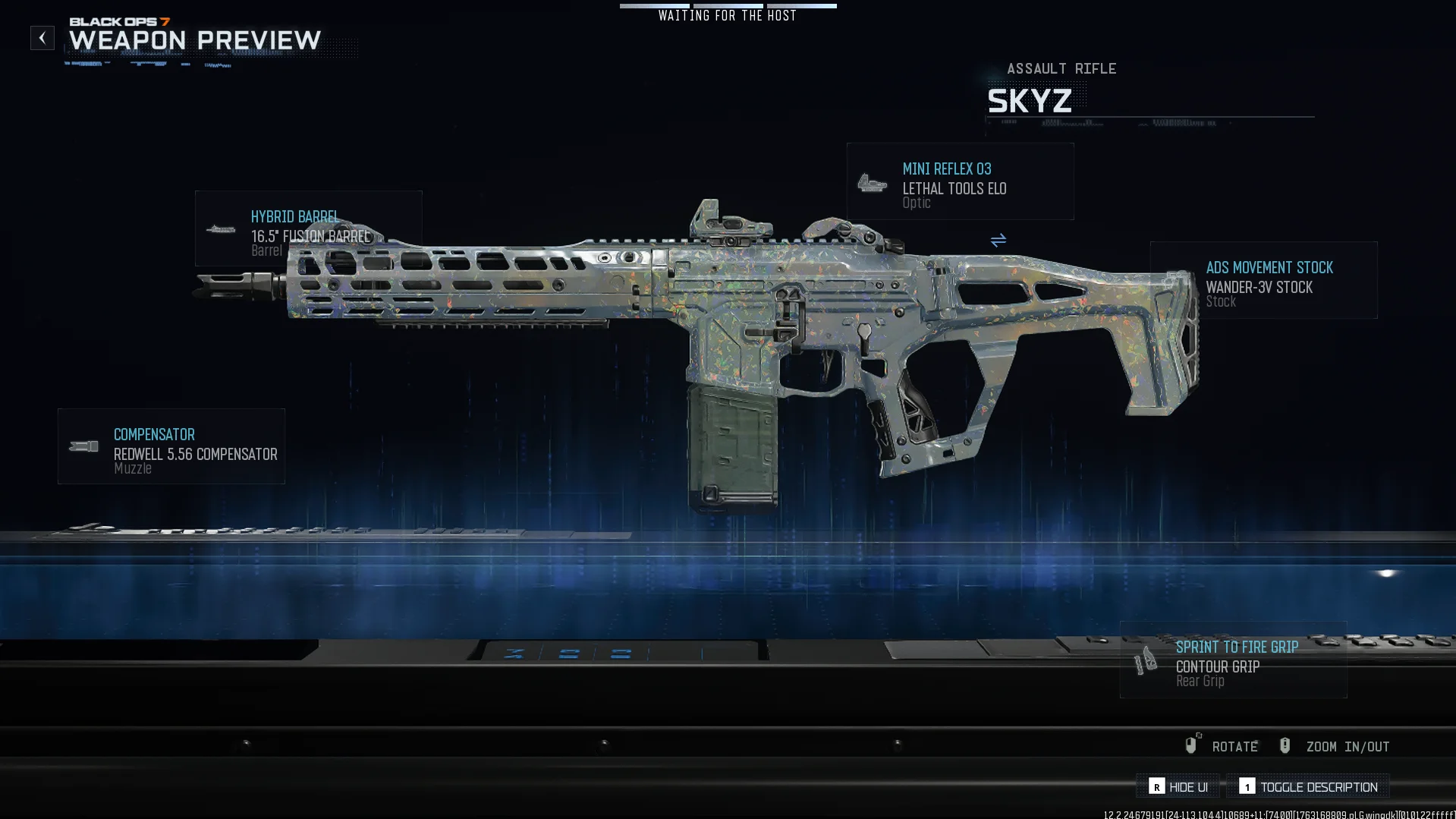
Task: Go back using the arrow button
Action: click(x=42, y=38)
